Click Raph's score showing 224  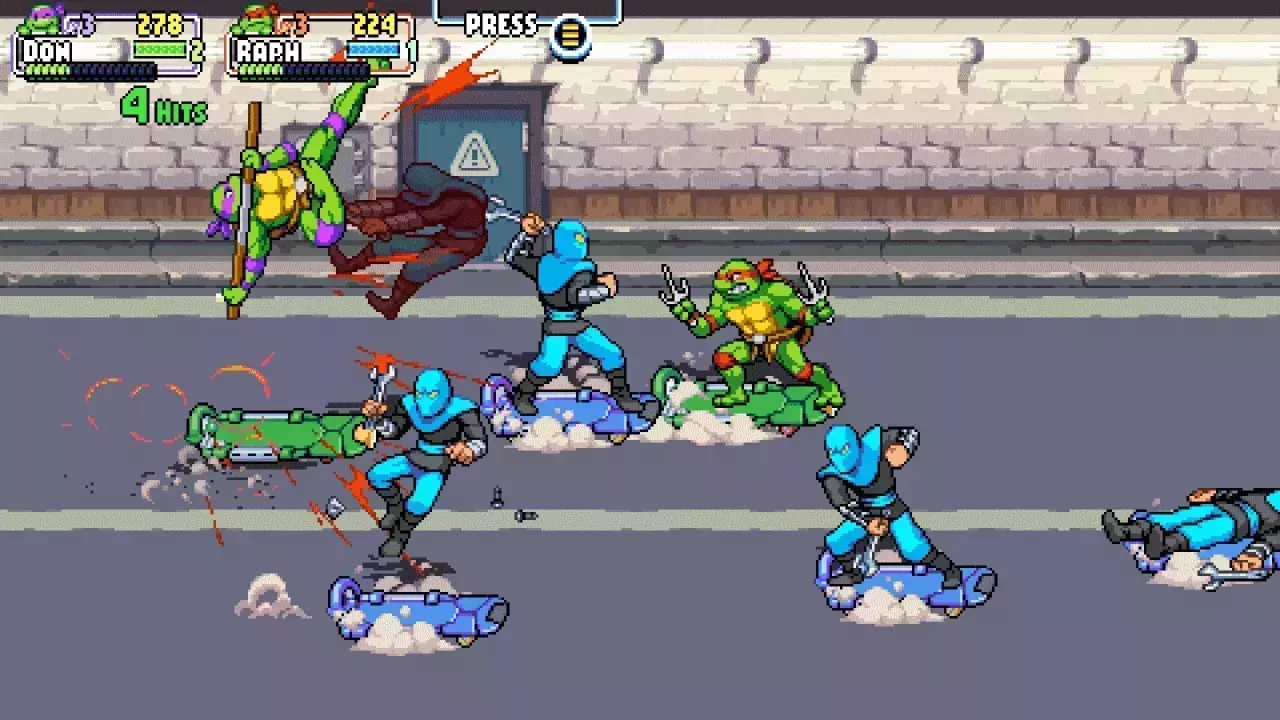375,23
